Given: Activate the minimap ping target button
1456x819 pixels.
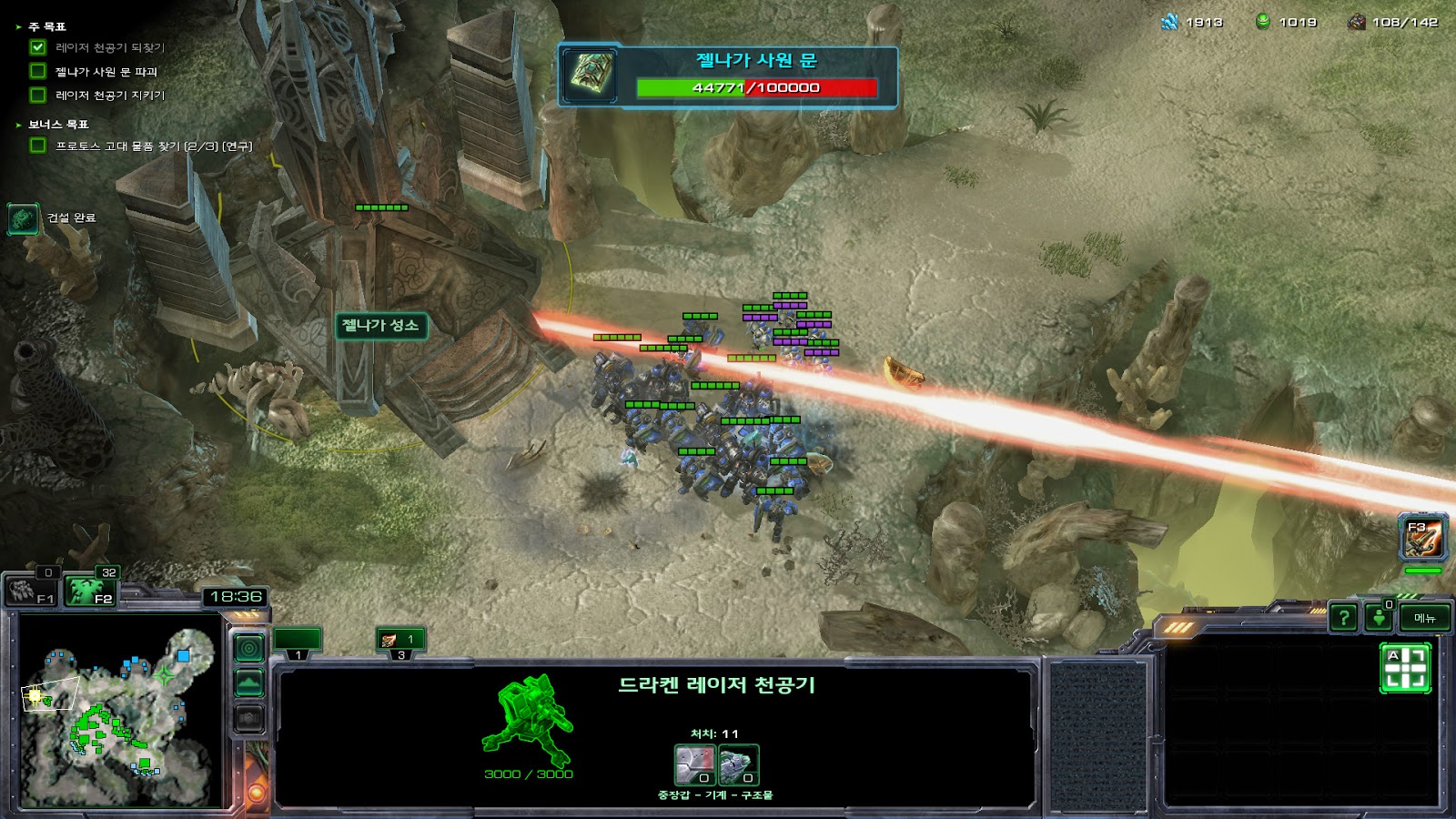Looking at the screenshot, I should click(249, 648).
